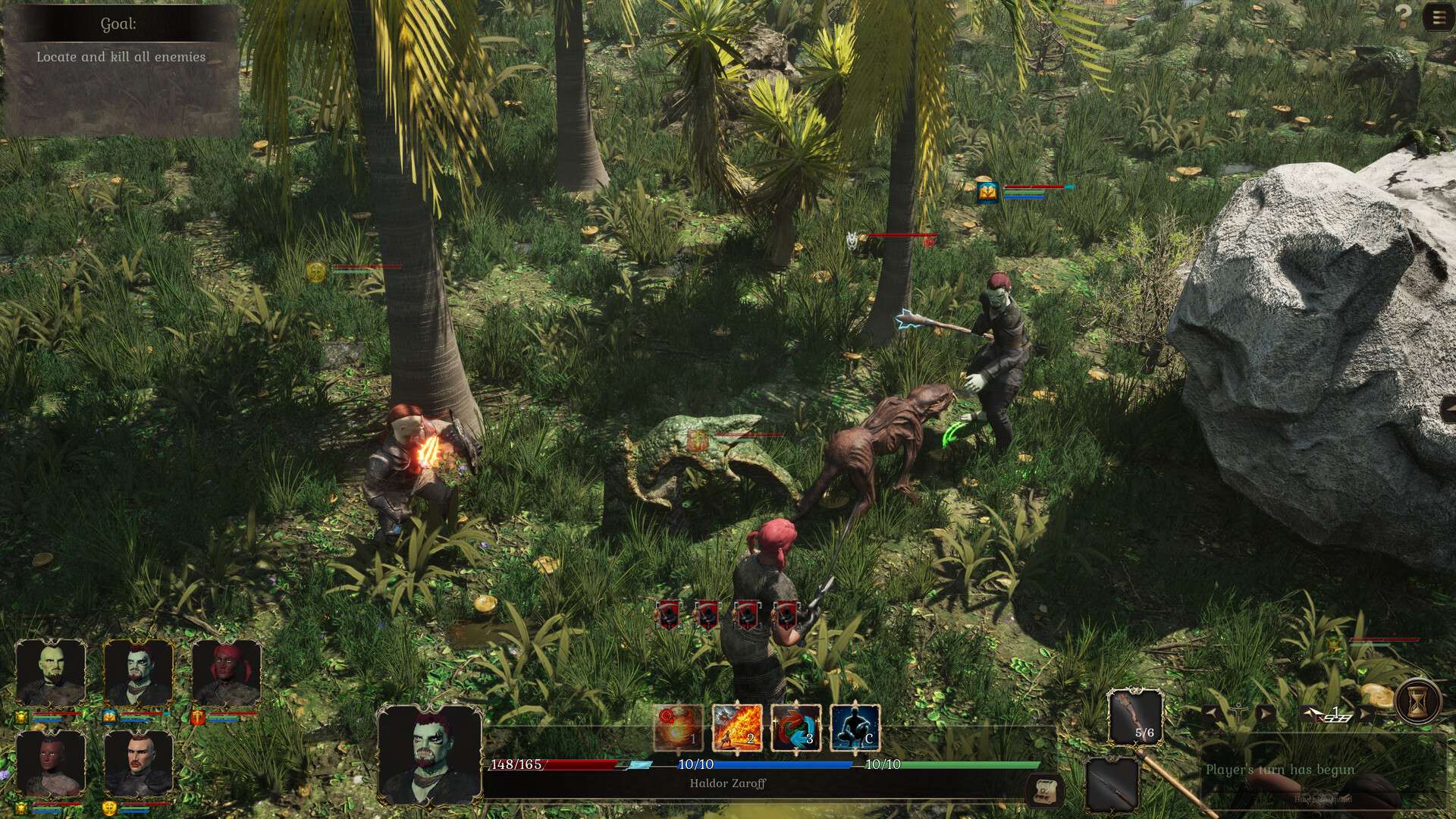Click the Goal objective panel
The width and height of the screenshot is (1456, 819).
tap(121, 70)
